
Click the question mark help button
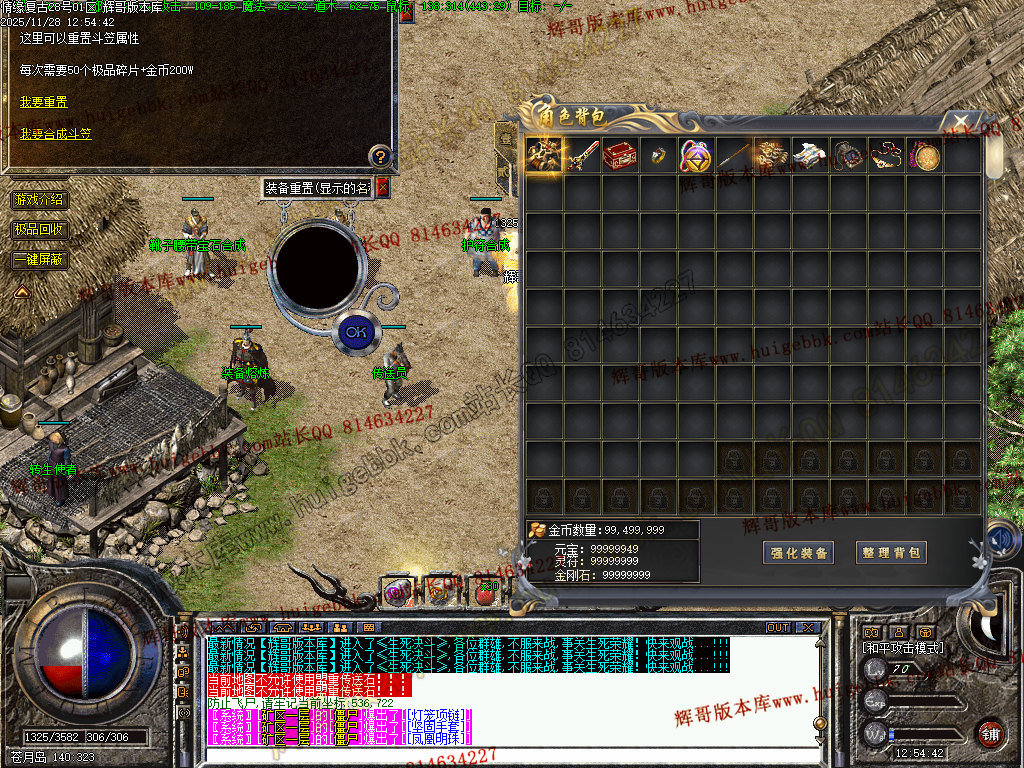pos(380,156)
